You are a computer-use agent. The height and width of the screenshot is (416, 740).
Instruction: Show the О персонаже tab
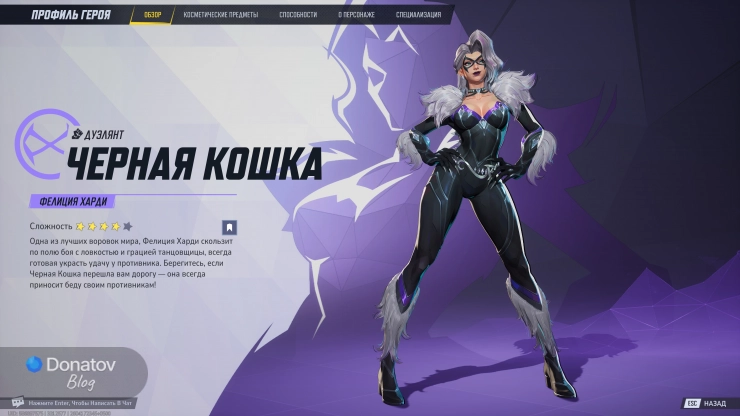click(x=357, y=15)
